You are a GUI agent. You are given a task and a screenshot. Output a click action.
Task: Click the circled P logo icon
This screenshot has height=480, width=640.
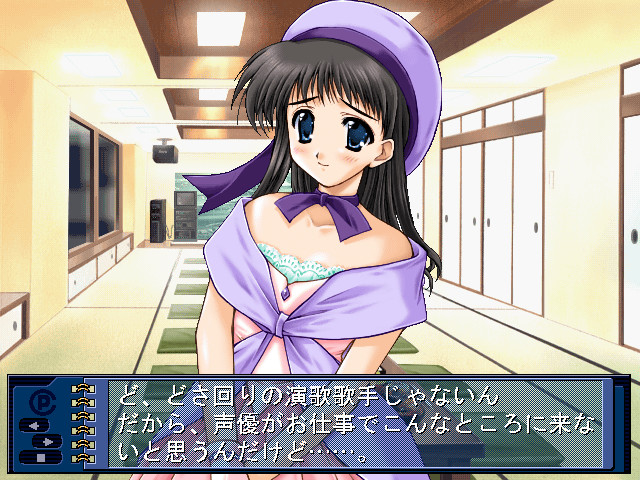43,400
